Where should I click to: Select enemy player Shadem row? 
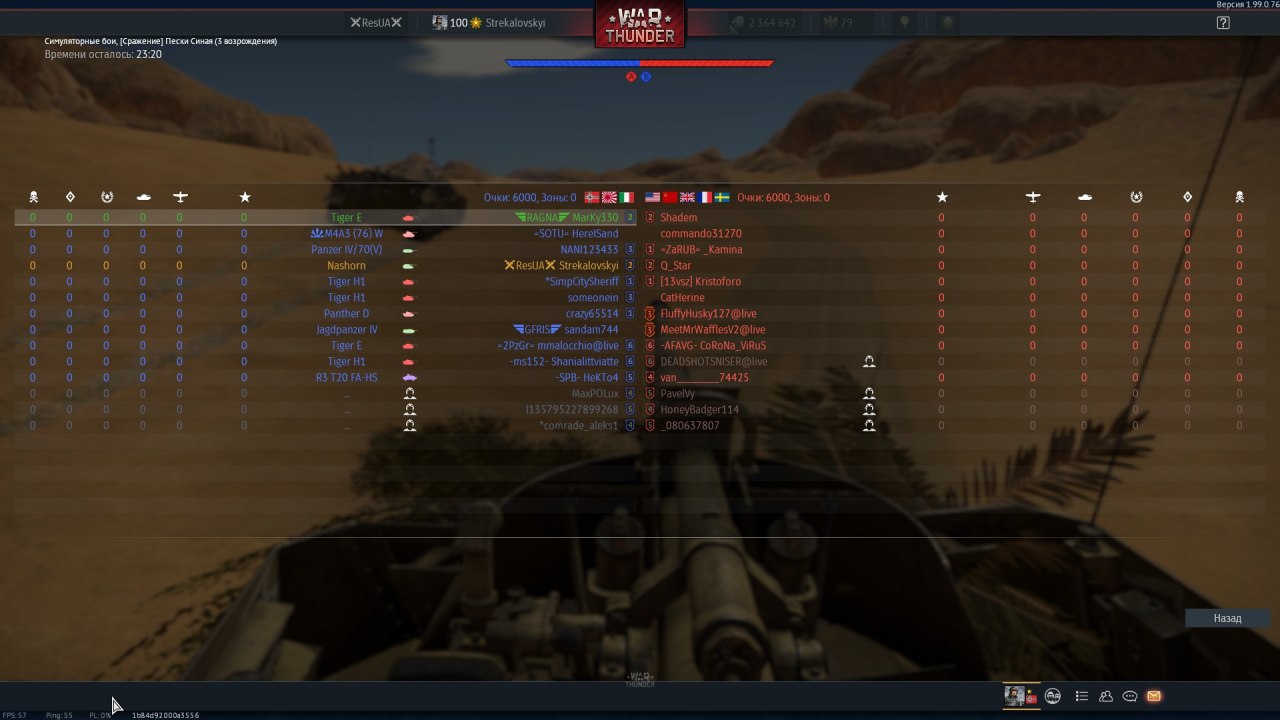tap(679, 217)
